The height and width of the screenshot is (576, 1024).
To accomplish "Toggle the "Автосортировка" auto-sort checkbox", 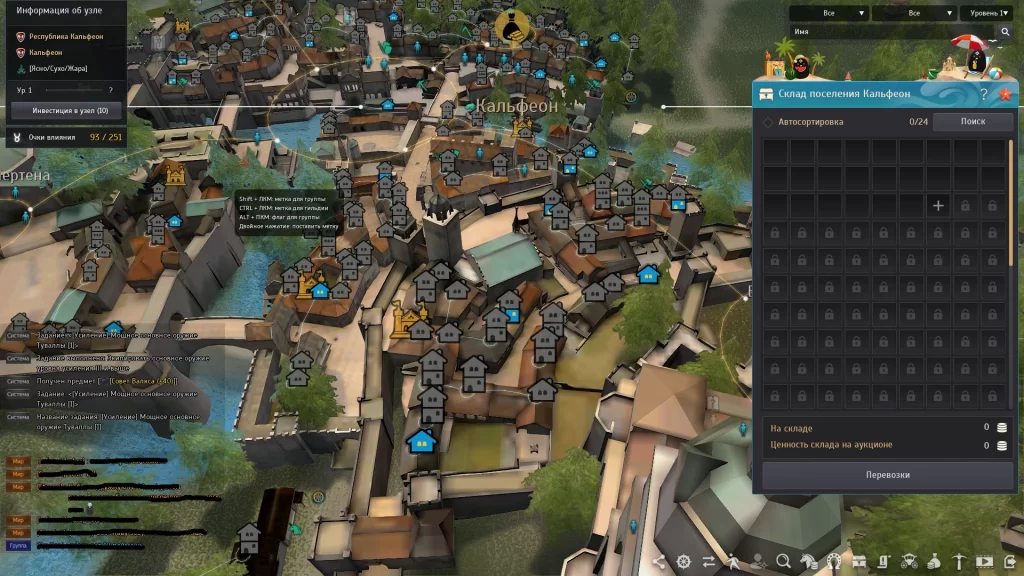I will [768, 122].
